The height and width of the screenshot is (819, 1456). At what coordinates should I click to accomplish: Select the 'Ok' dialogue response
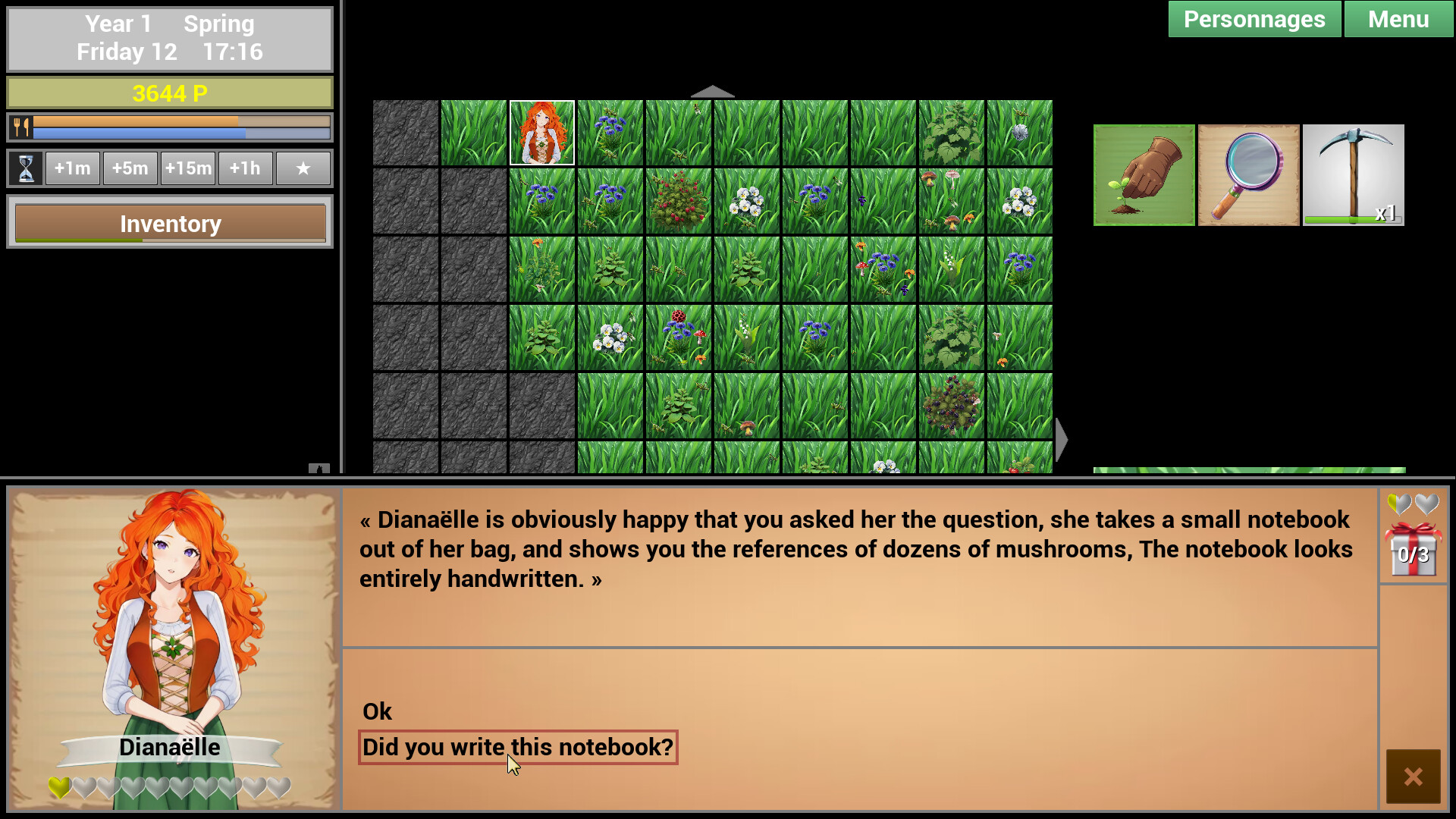[x=377, y=711]
